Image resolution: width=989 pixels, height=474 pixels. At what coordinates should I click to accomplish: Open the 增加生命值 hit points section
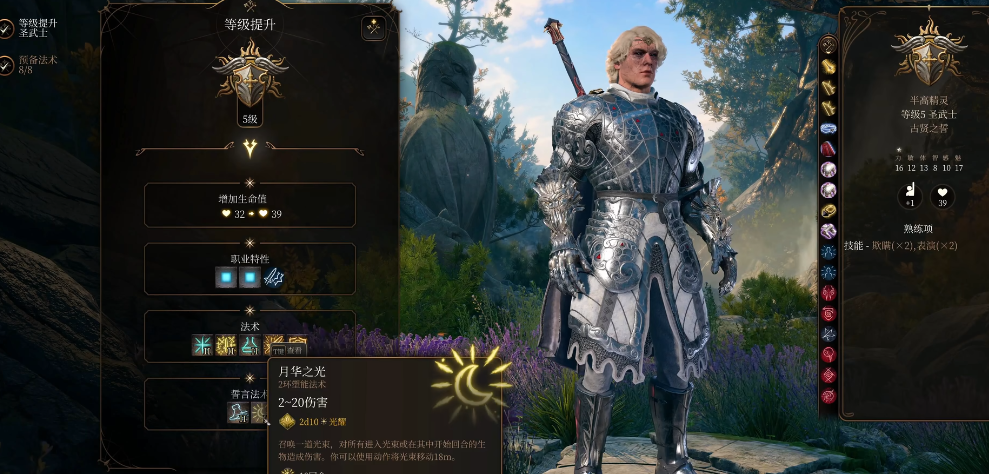(x=250, y=205)
